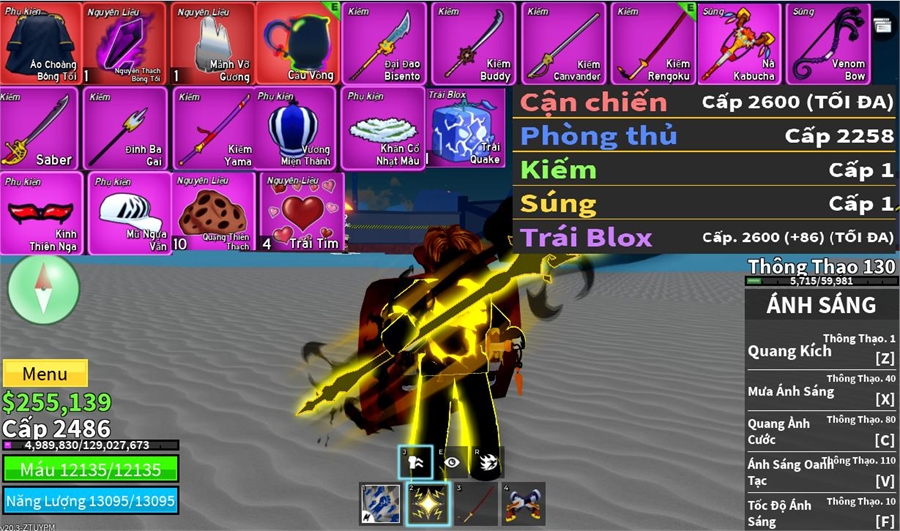The height and width of the screenshot is (531, 900).
Task: Choose the Venom Bow gun slot
Action: 826,43
